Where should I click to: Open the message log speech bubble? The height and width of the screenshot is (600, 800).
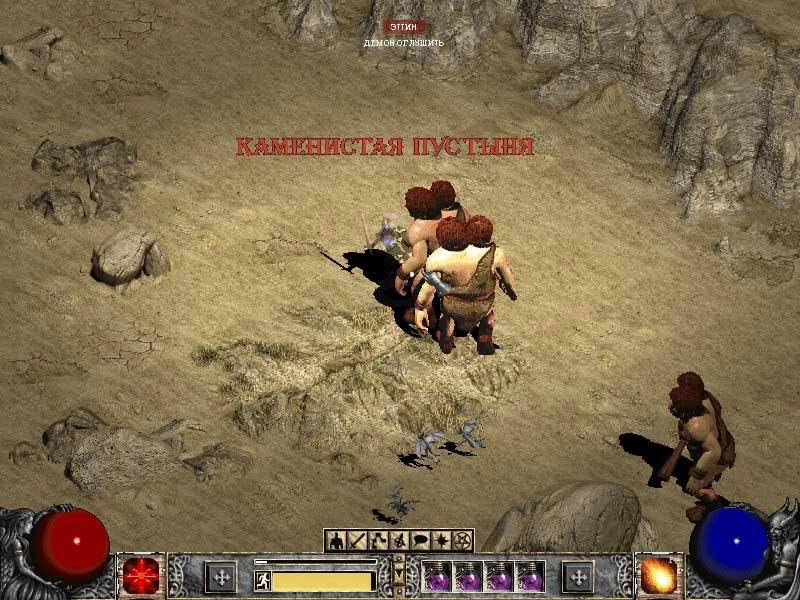[421, 541]
